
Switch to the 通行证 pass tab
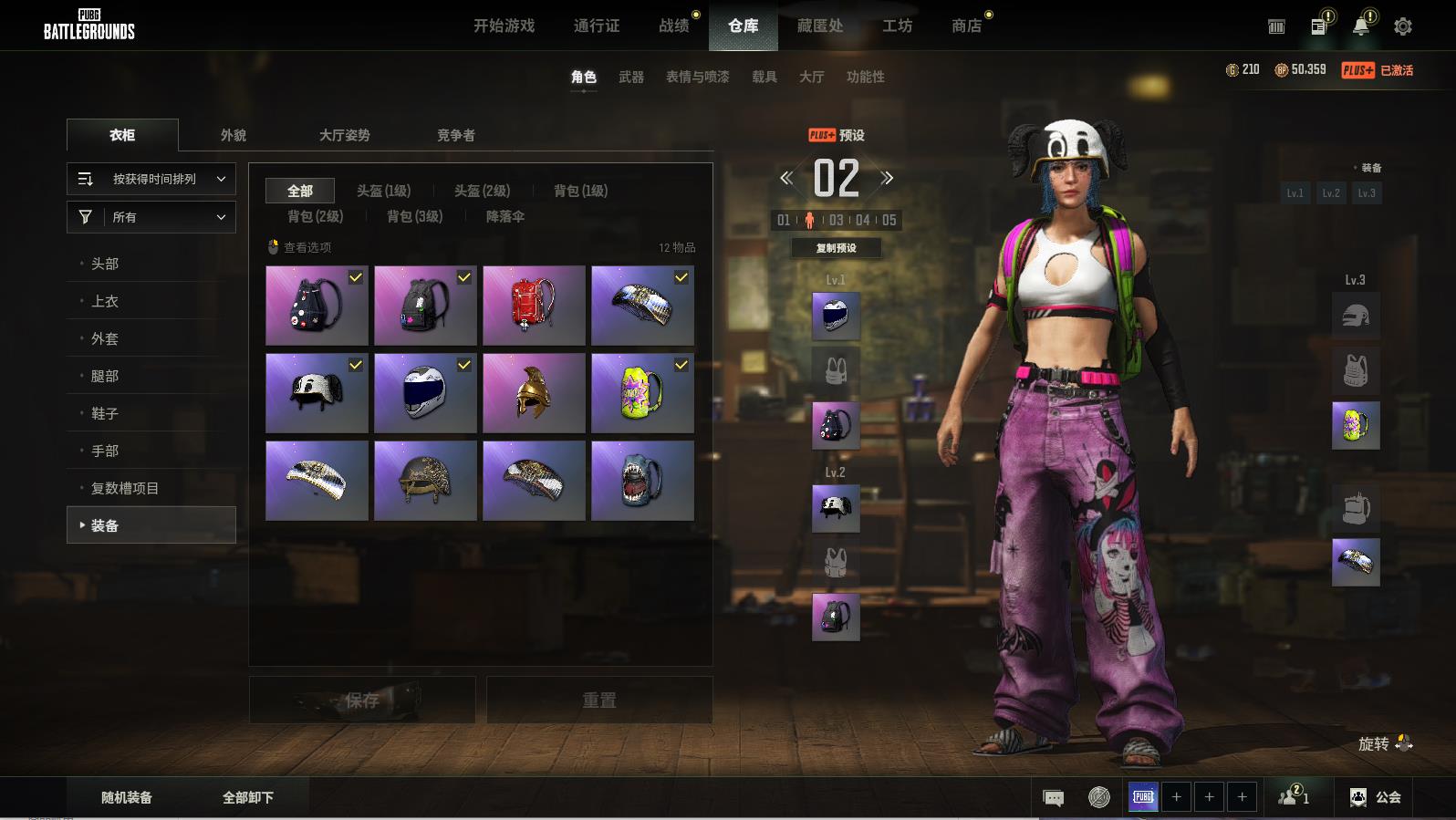point(597,26)
